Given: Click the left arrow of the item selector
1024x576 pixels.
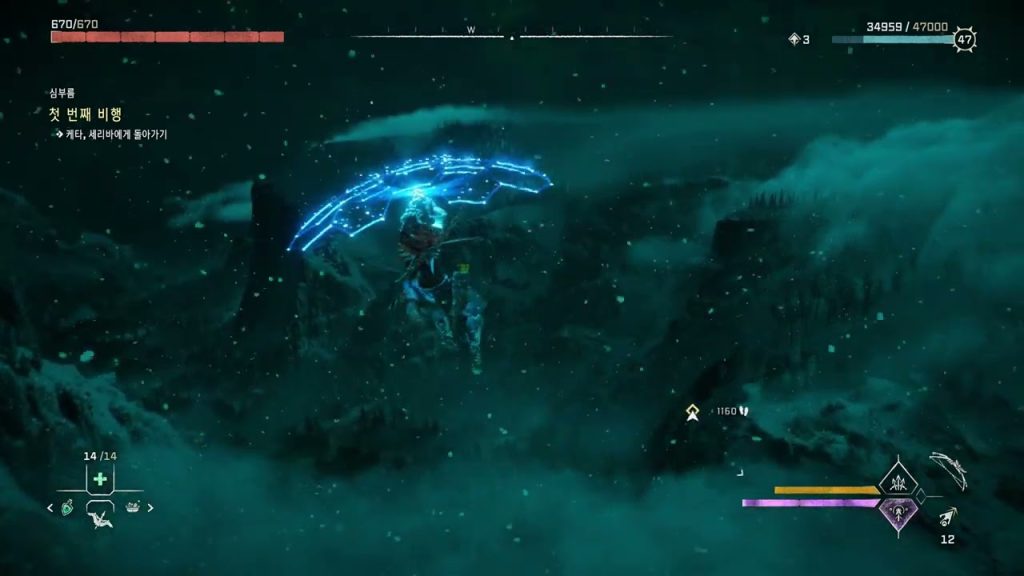Looking at the screenshot, I should click(x=51, y=507).
